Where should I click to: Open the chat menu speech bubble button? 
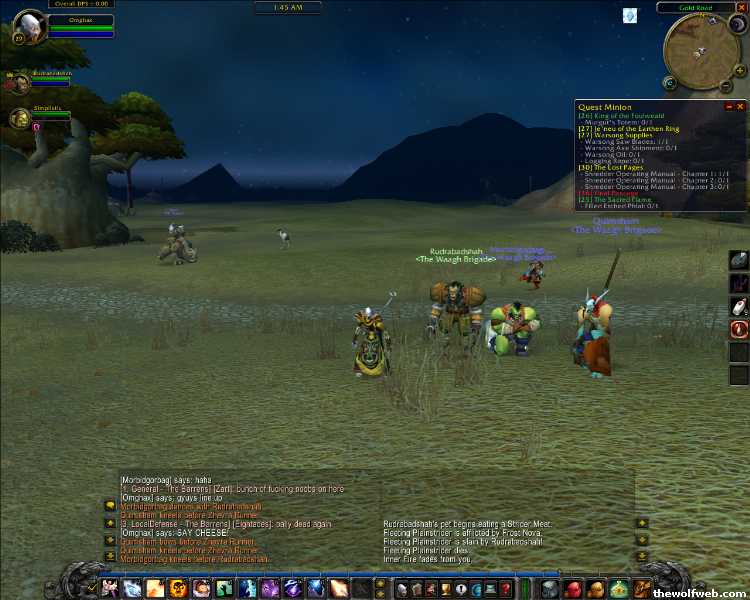(110, 505)
